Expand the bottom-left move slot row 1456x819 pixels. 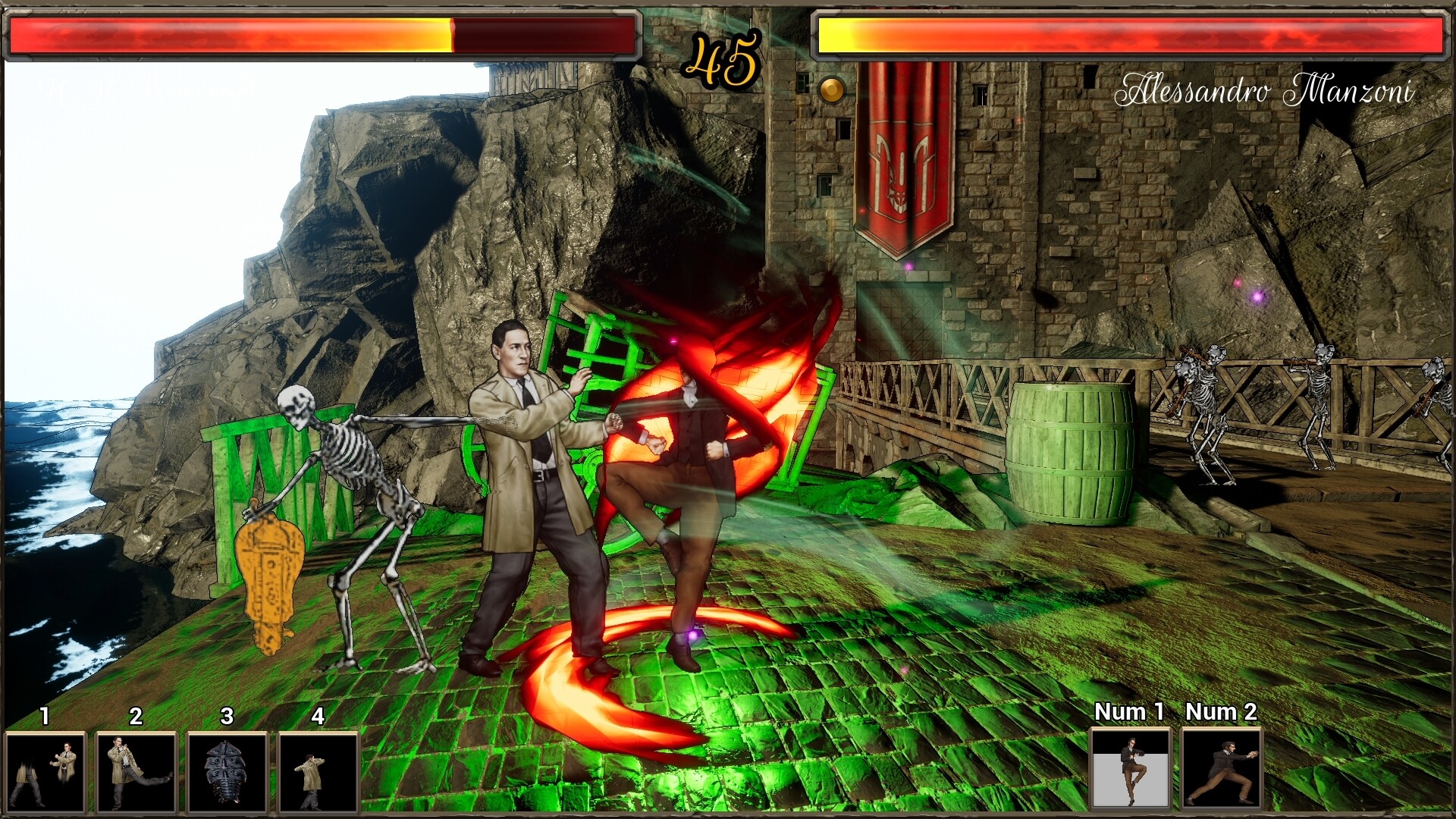tap(182, 770)
